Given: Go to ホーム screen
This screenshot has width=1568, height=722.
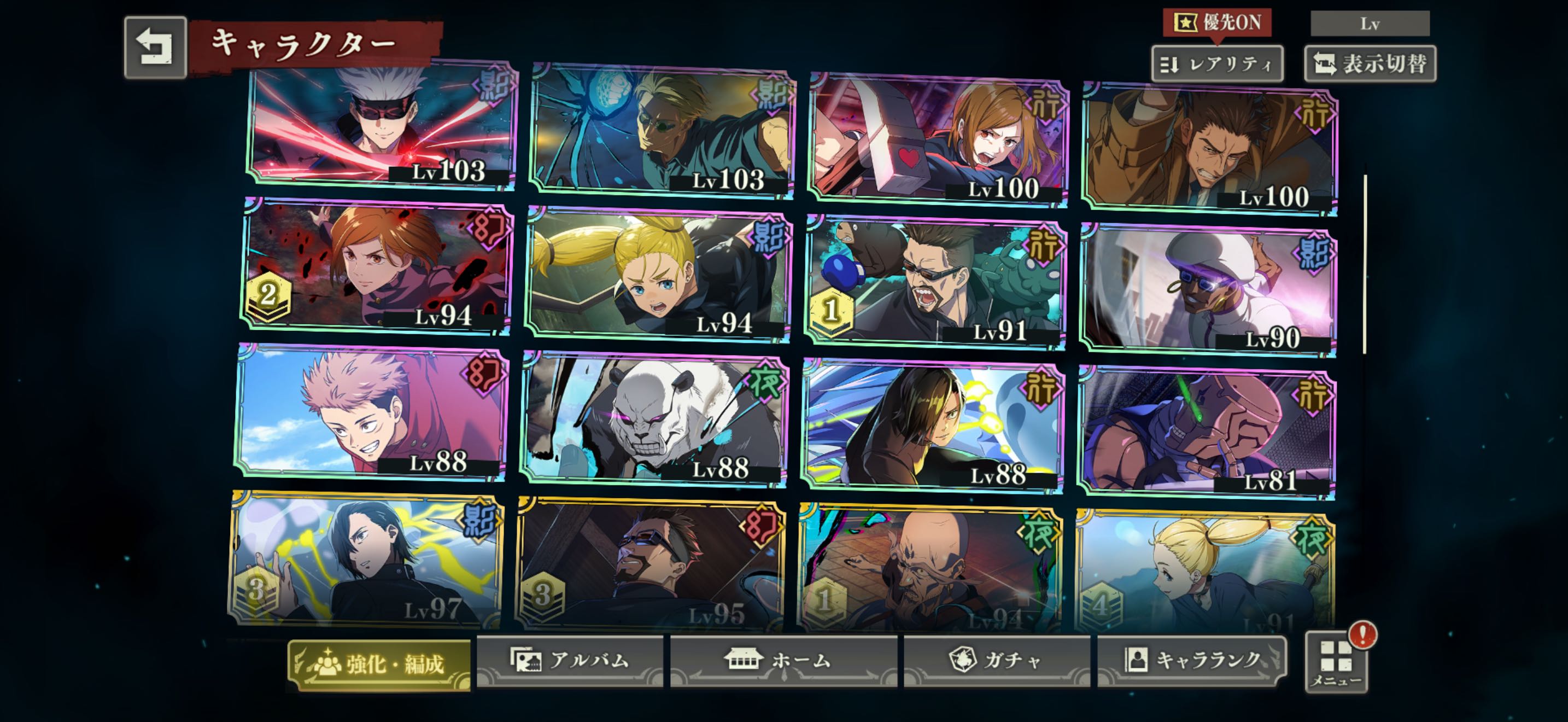Looking at the screenshot, I should pos(784,661).
